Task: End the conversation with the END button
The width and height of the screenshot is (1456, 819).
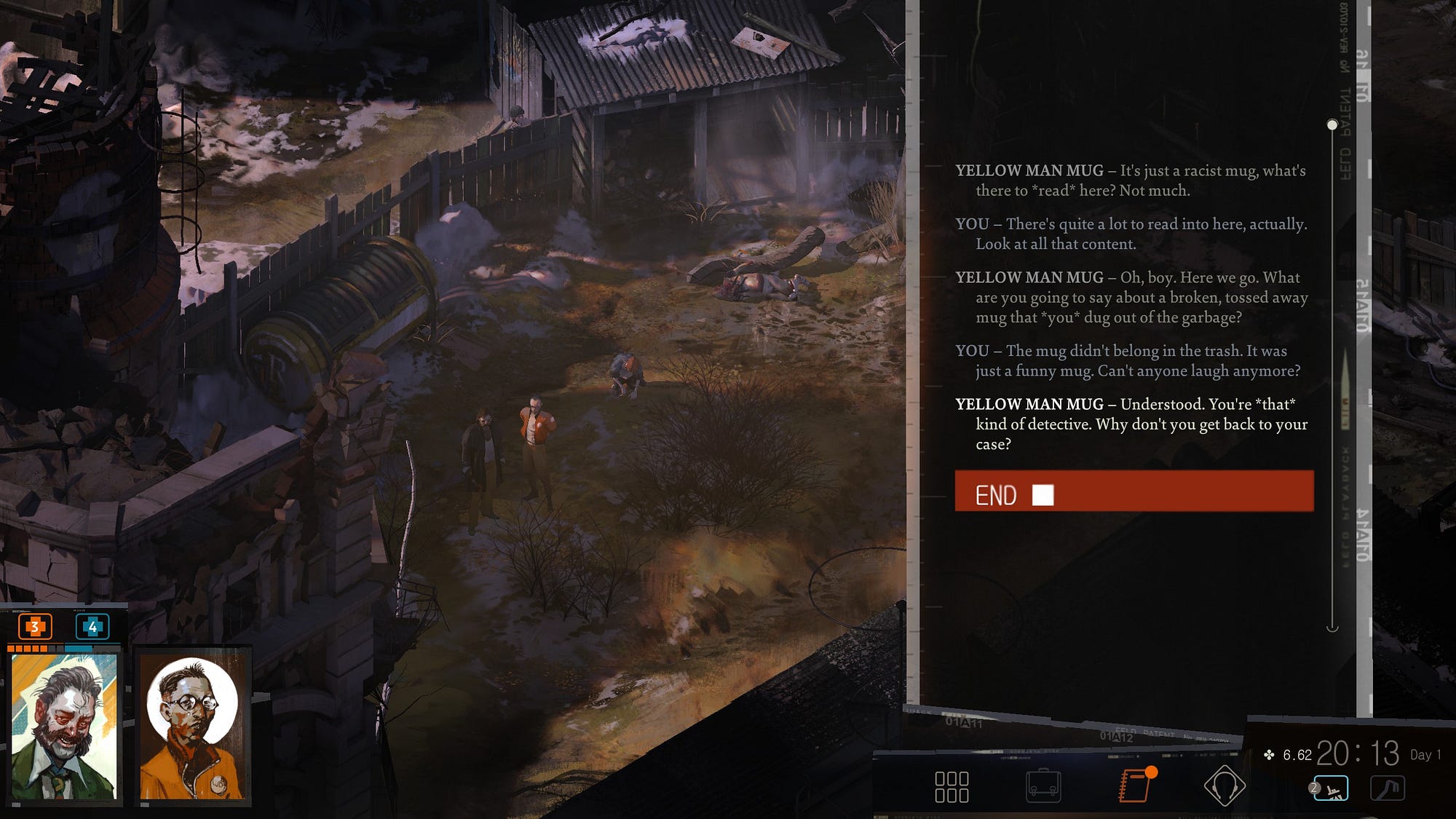Action: (x=1133, y=491)
